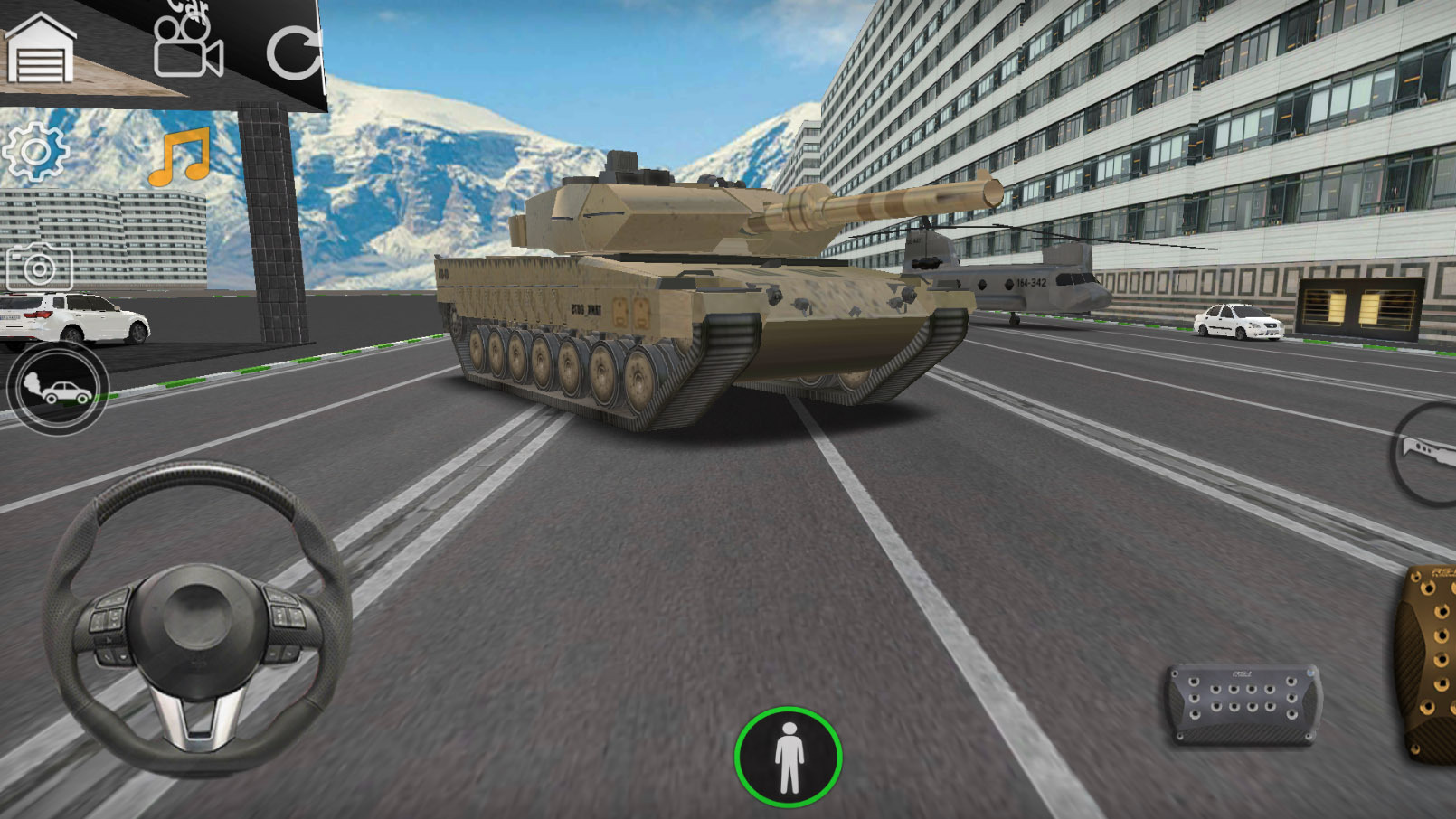Image resolution: width=1456 pixels, height=819 pixels.
Task: Step on the gold gas pedal
Action: [x=1430, y=664]
